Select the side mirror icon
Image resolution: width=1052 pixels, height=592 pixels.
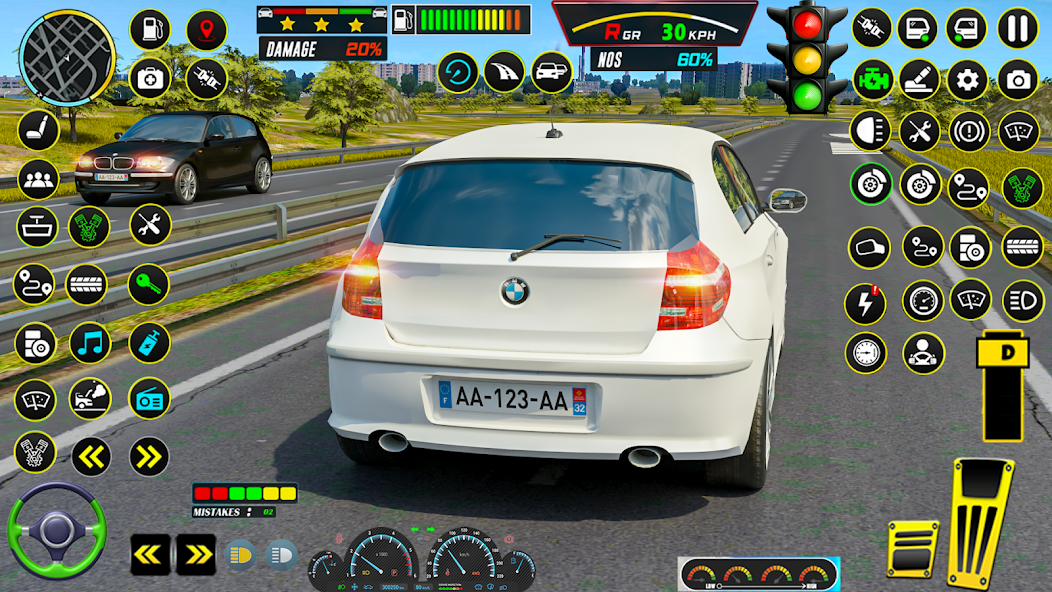(x=868, y=247)
